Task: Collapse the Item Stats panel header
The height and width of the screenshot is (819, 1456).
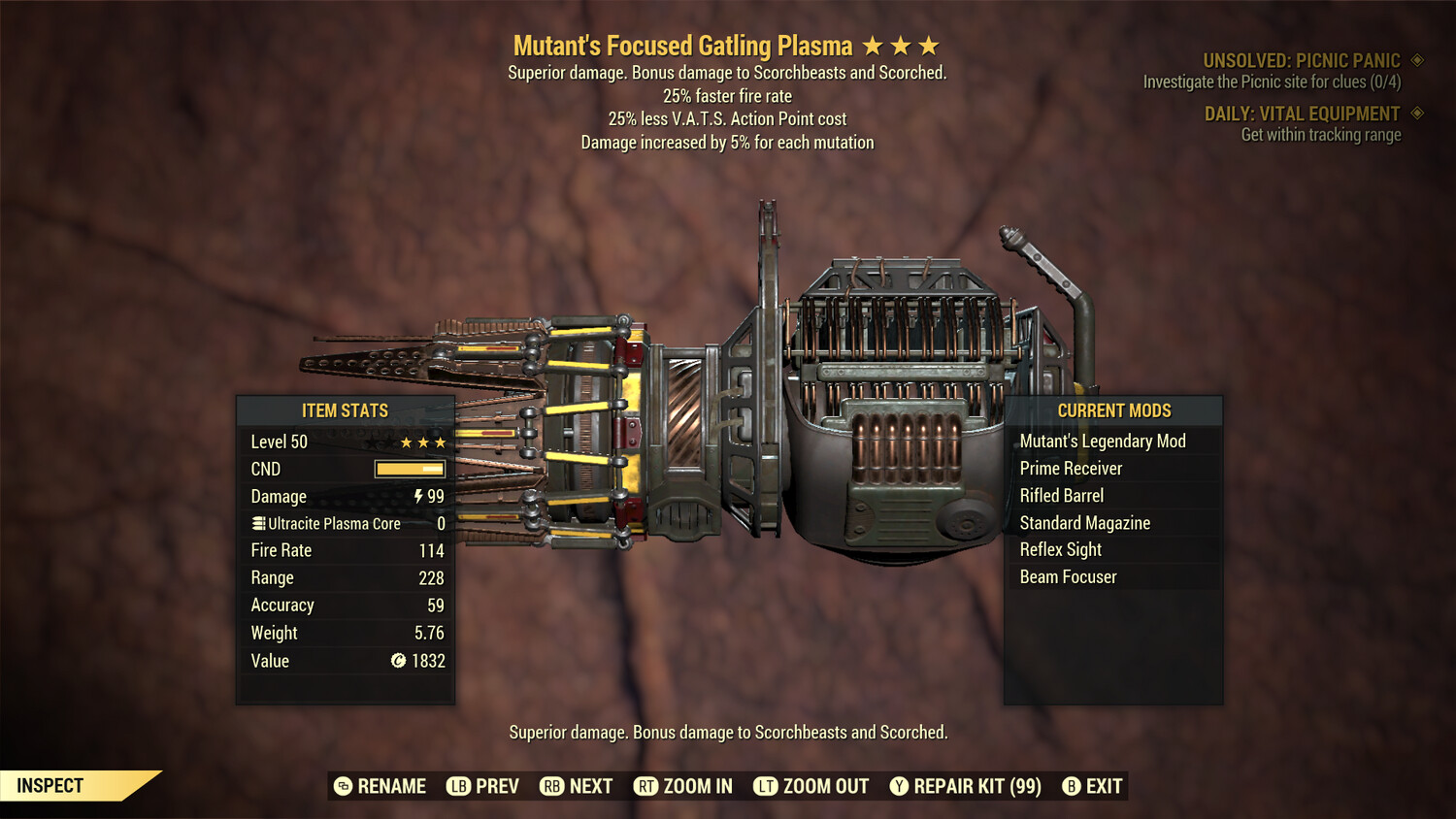Action: click(345, 410)
